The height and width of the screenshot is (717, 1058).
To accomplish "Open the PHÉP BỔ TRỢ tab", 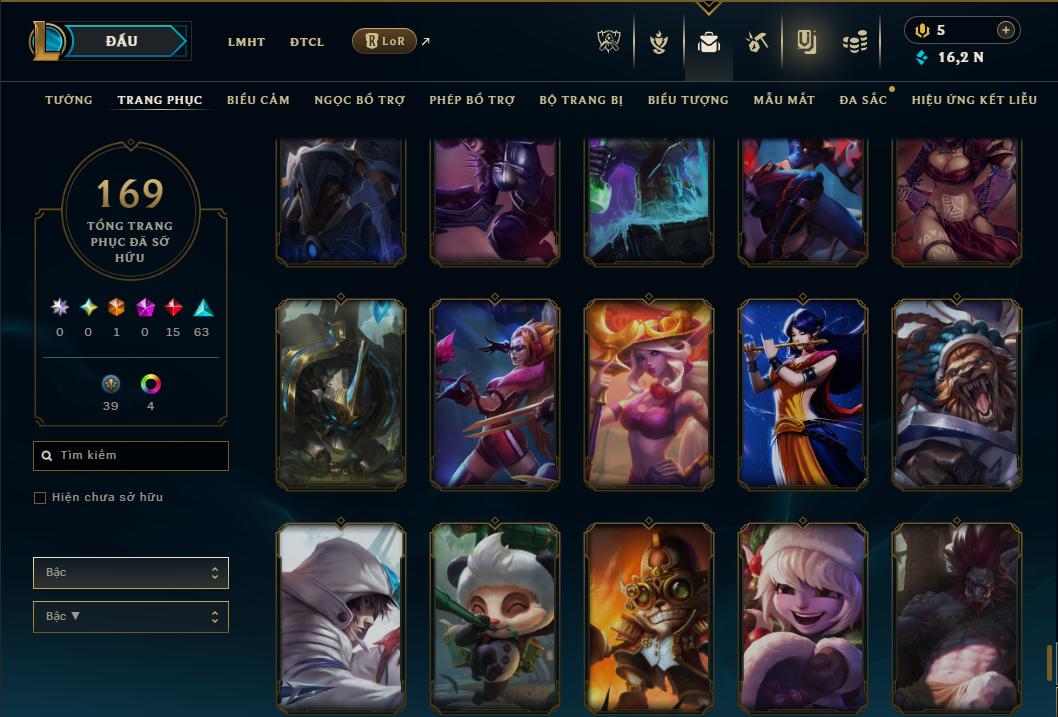I will click(472, 100).
